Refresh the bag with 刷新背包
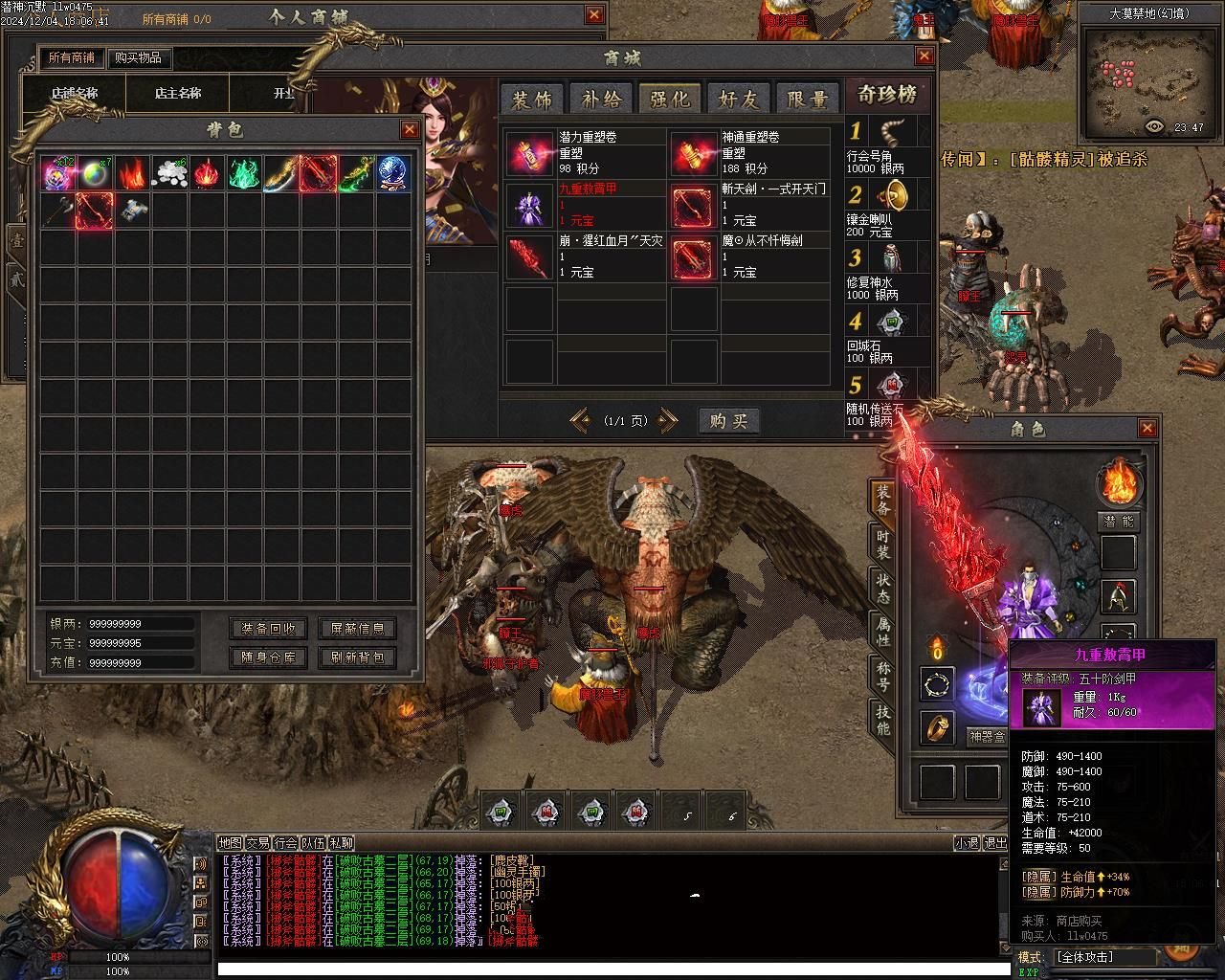The image size is (1225, 980). click(x=358, y=657)
